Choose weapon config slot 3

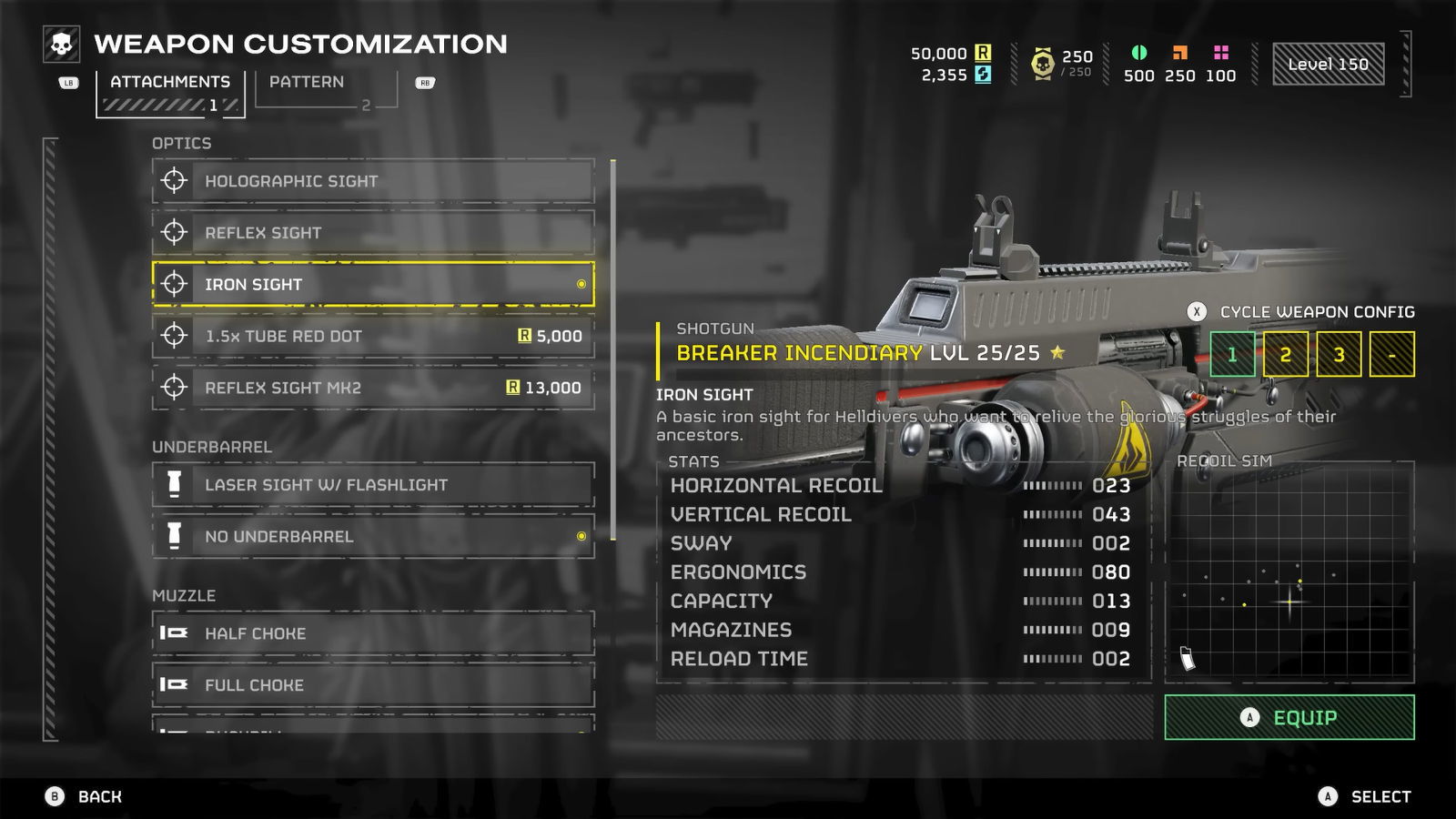pyautogui.click(x=1339, y=354)
